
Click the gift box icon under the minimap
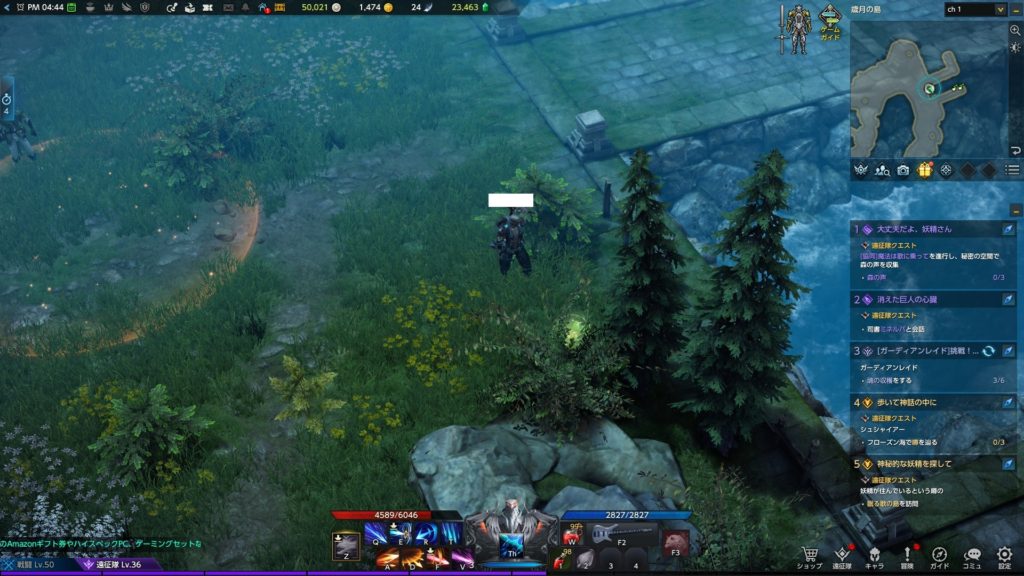[924, 170]
